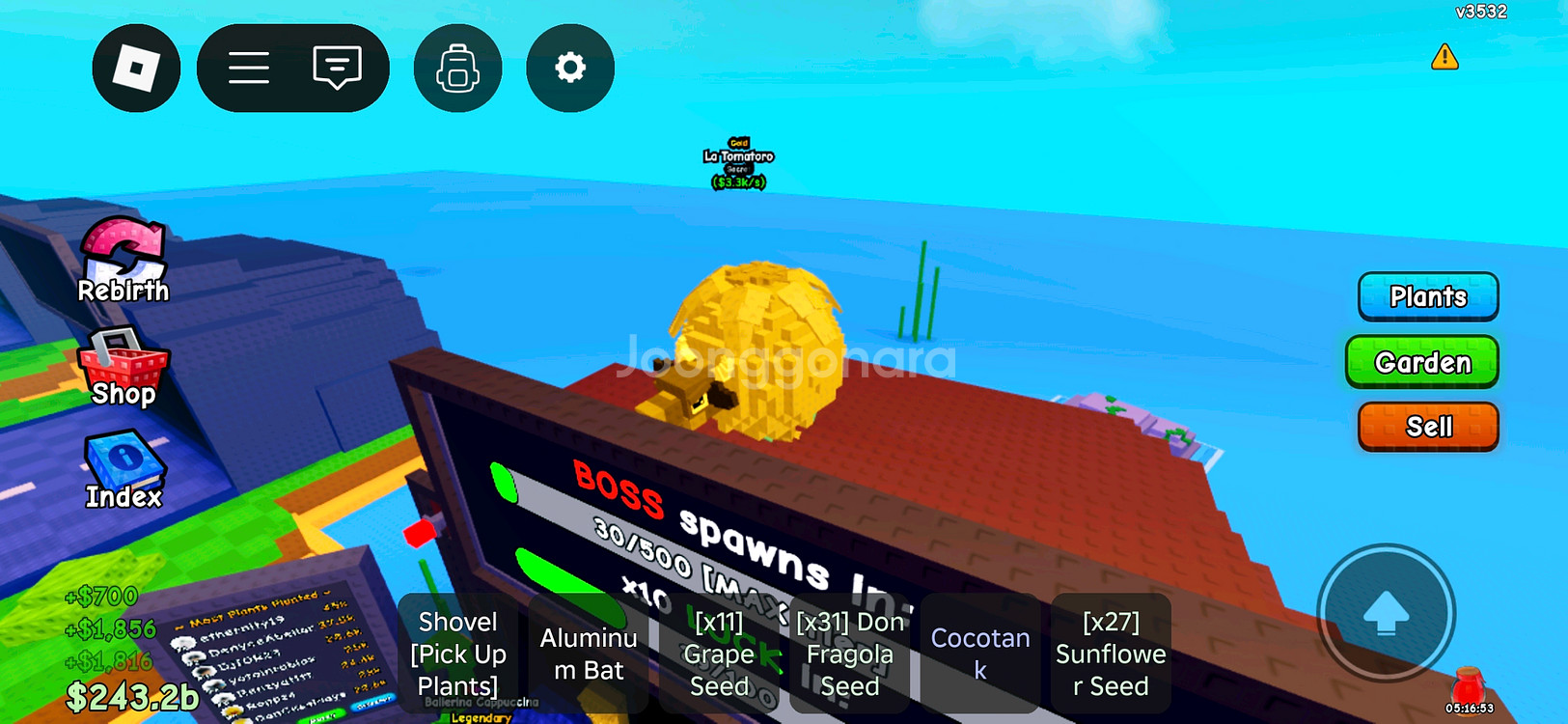Select the Grape Seed slot

click(x=719, y=654)
